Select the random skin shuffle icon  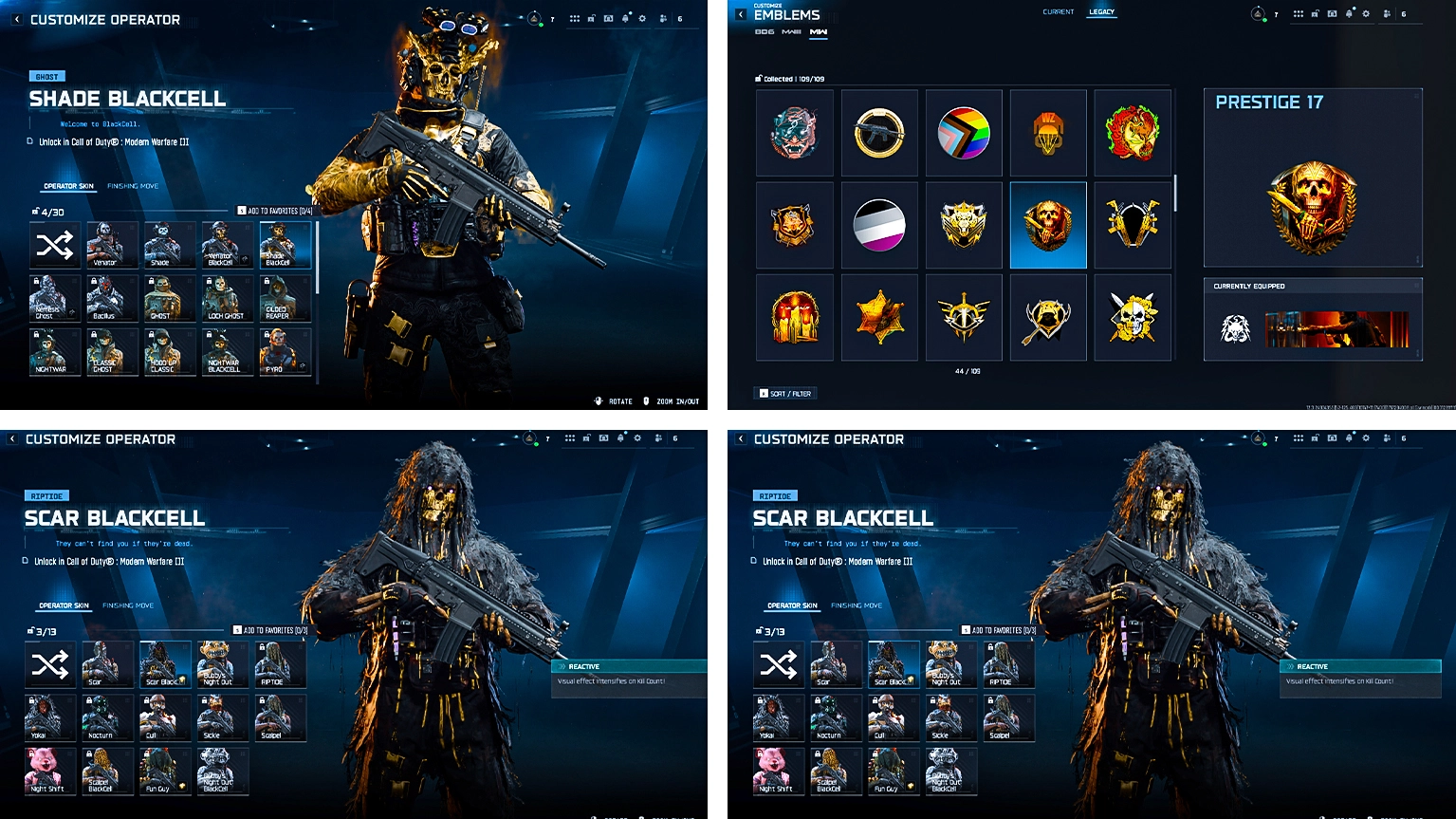pyautogui.click(x=54, y=245)
